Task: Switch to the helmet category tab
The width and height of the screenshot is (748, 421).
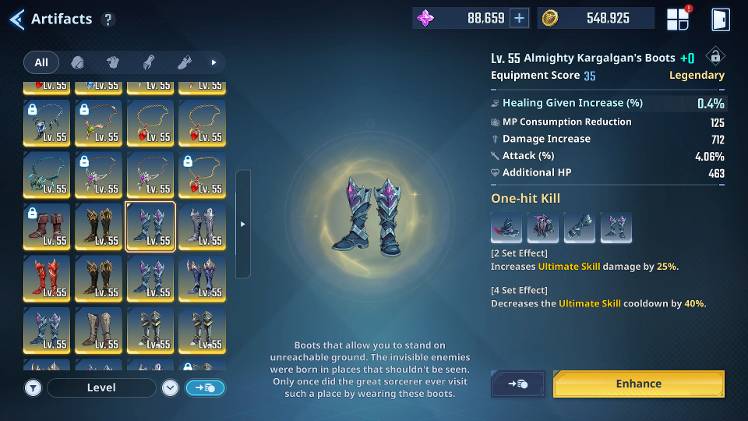Action: tap(77, 62)
